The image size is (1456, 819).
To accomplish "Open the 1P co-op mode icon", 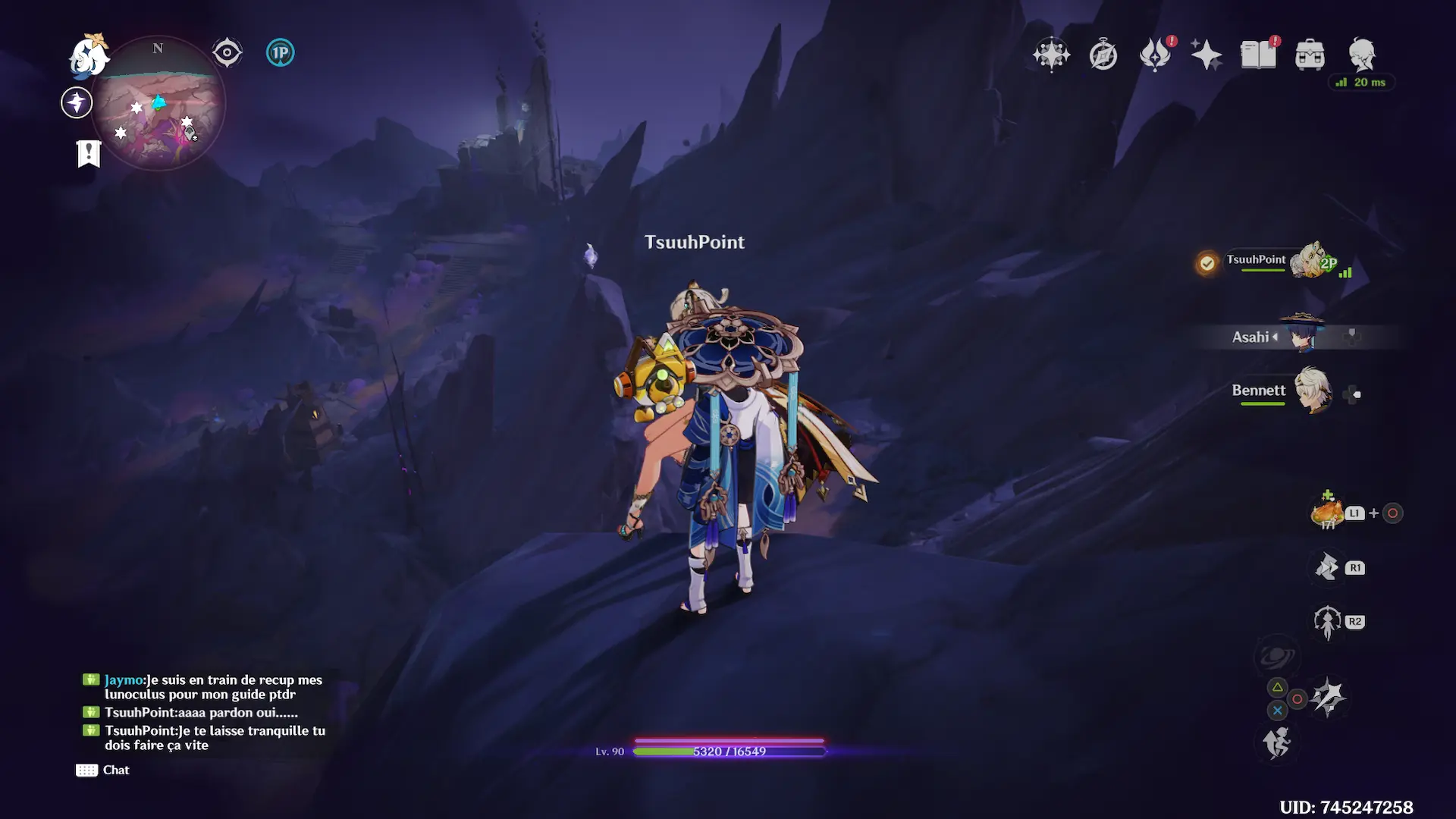I will (x=280, y=53).
